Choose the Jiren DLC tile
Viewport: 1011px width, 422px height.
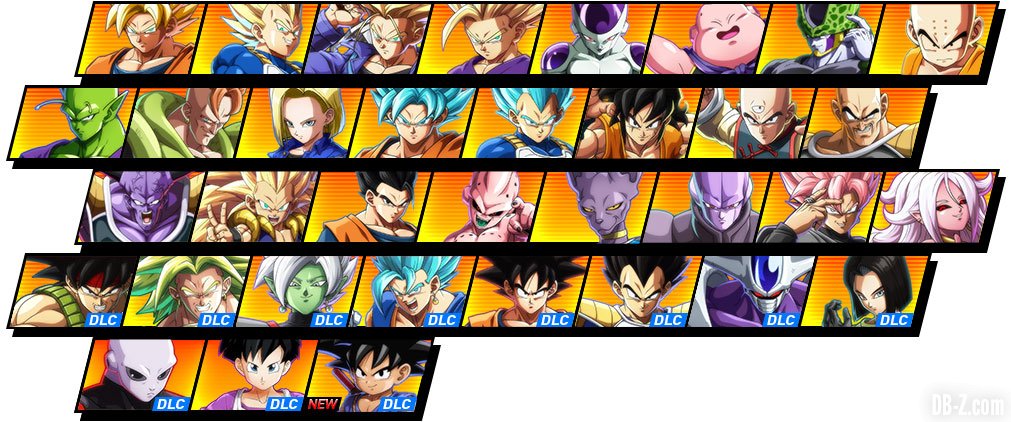[140, 375]
